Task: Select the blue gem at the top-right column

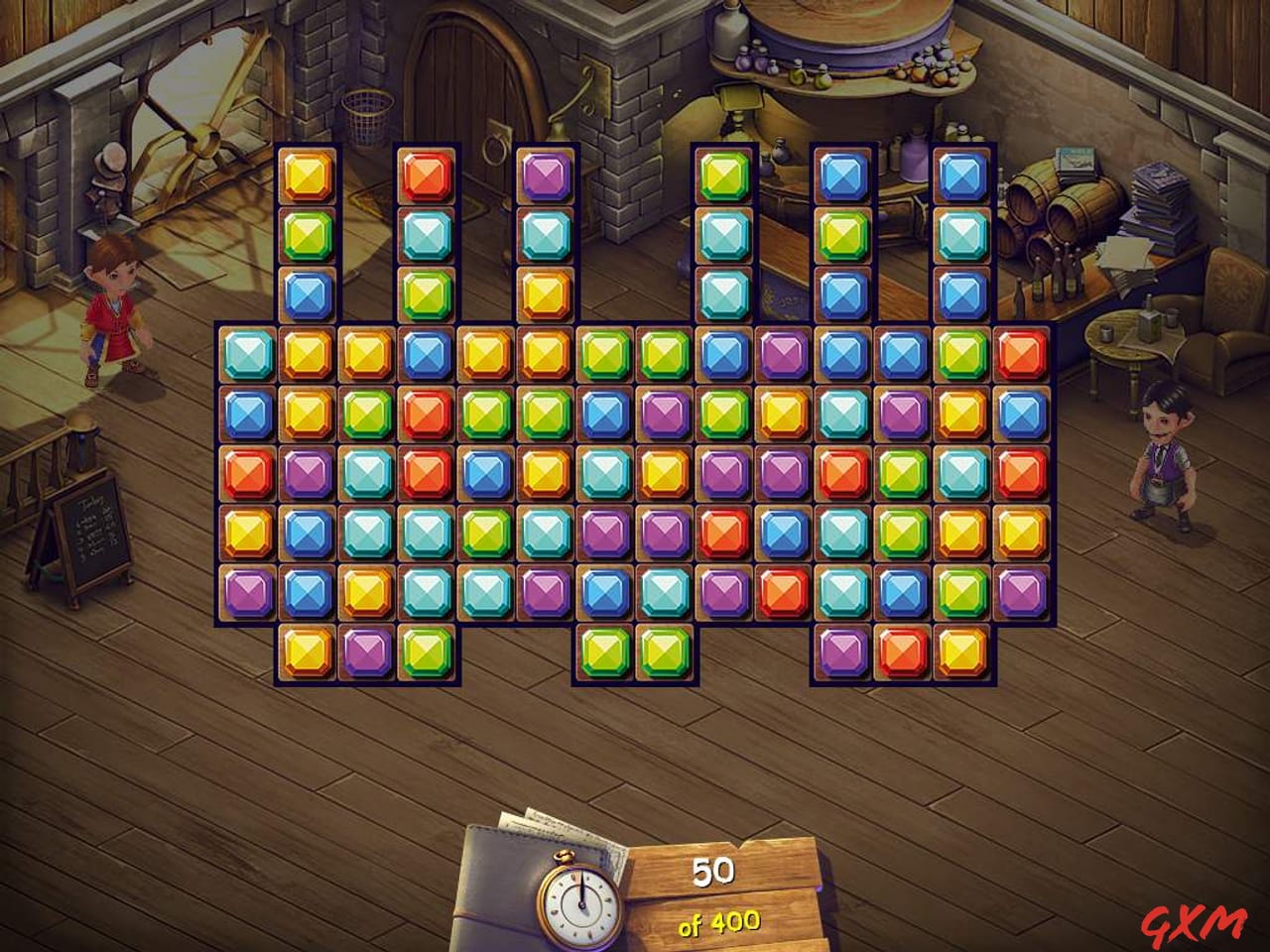Action: click(x=960, y=175)
